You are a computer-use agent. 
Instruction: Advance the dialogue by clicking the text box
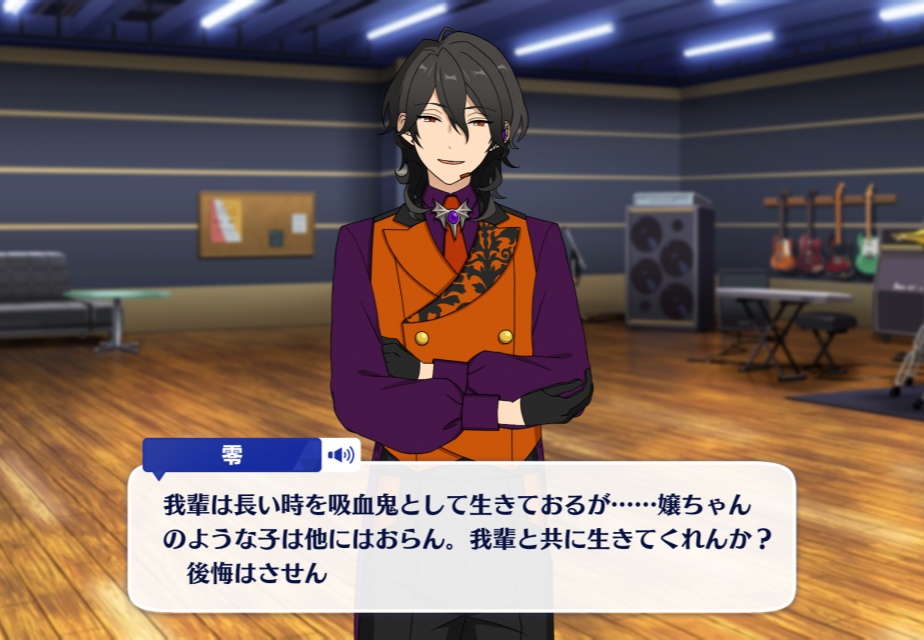click(460, 540)
